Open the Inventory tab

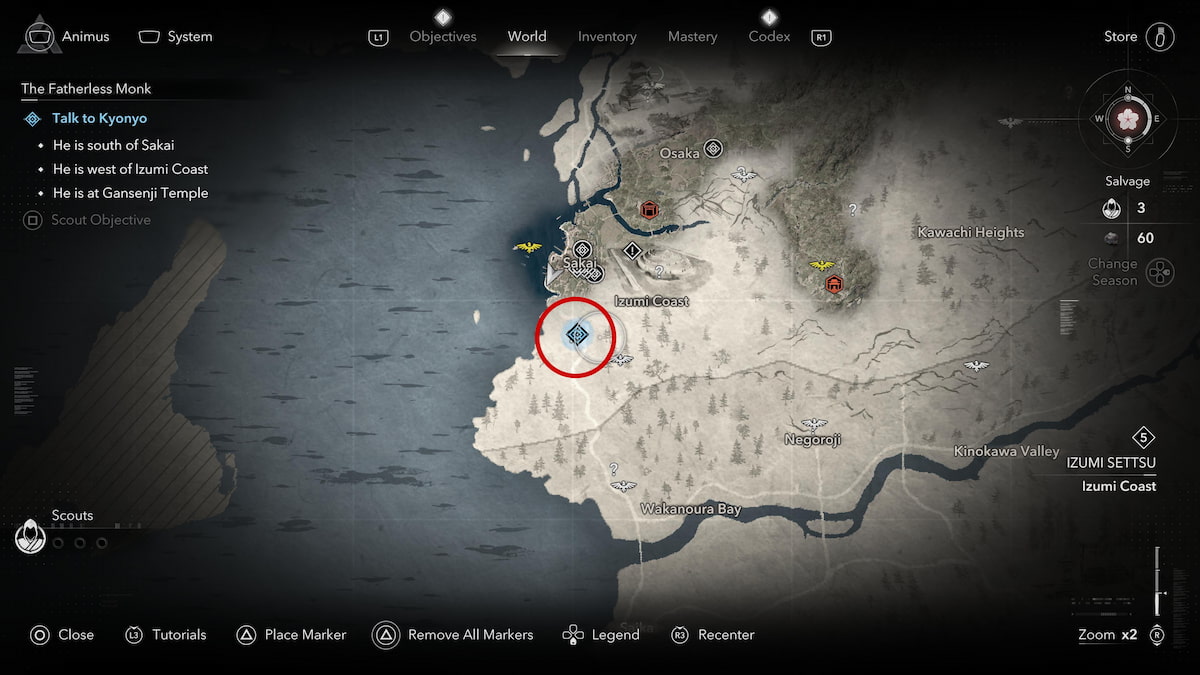click(607, 37)
